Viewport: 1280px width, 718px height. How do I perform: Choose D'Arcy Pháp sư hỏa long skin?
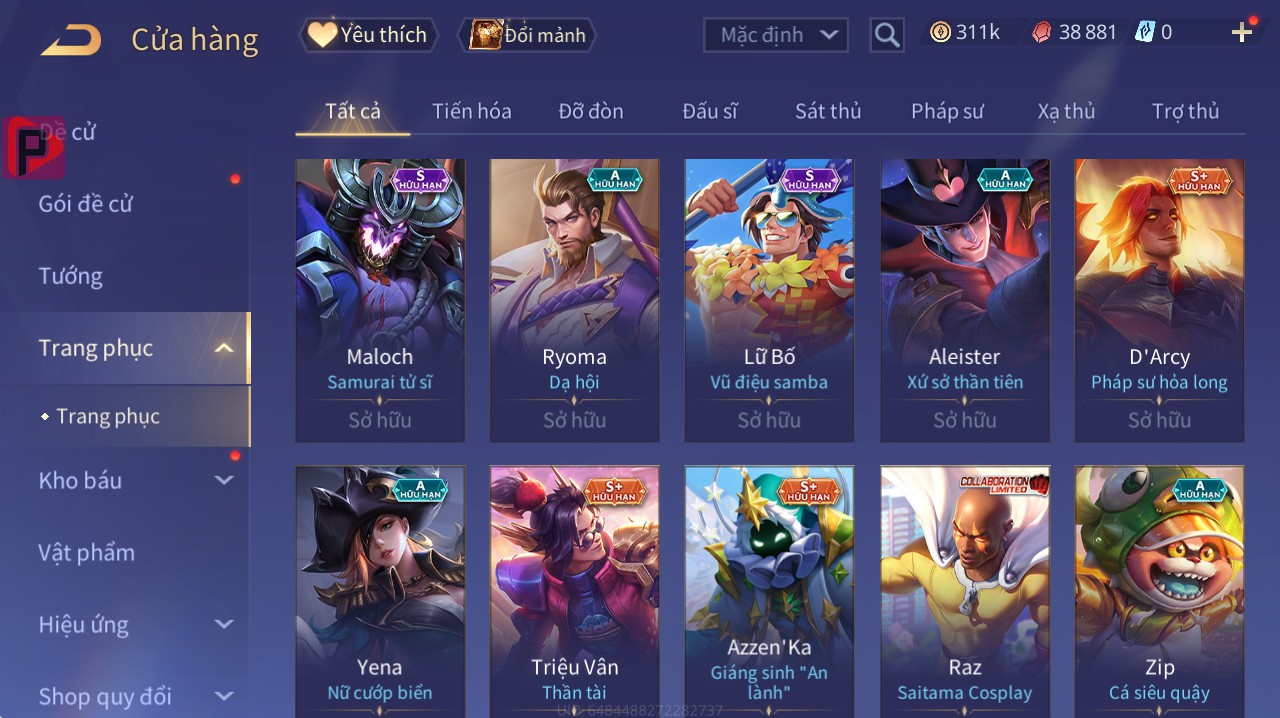pos(1159,300)
